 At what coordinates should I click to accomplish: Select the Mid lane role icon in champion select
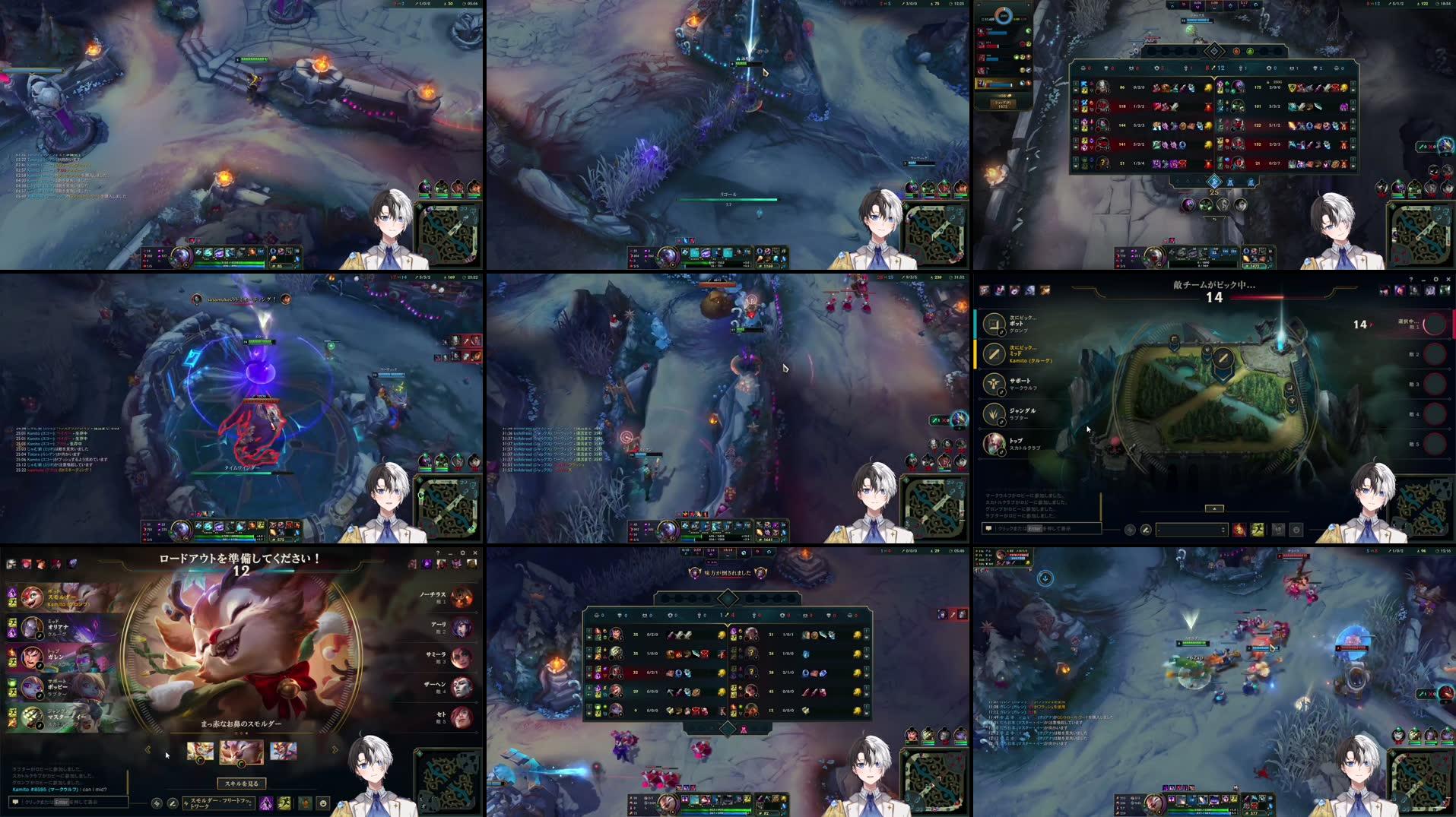click(x=994, y=354)
